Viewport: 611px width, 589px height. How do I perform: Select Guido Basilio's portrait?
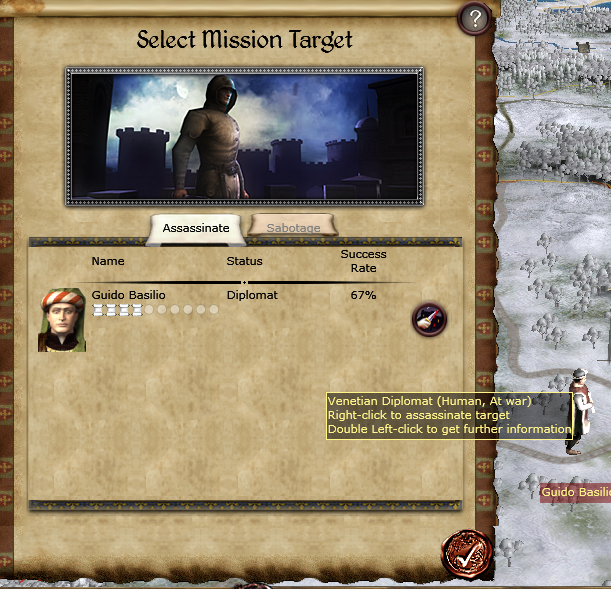[x=62, y=320]
